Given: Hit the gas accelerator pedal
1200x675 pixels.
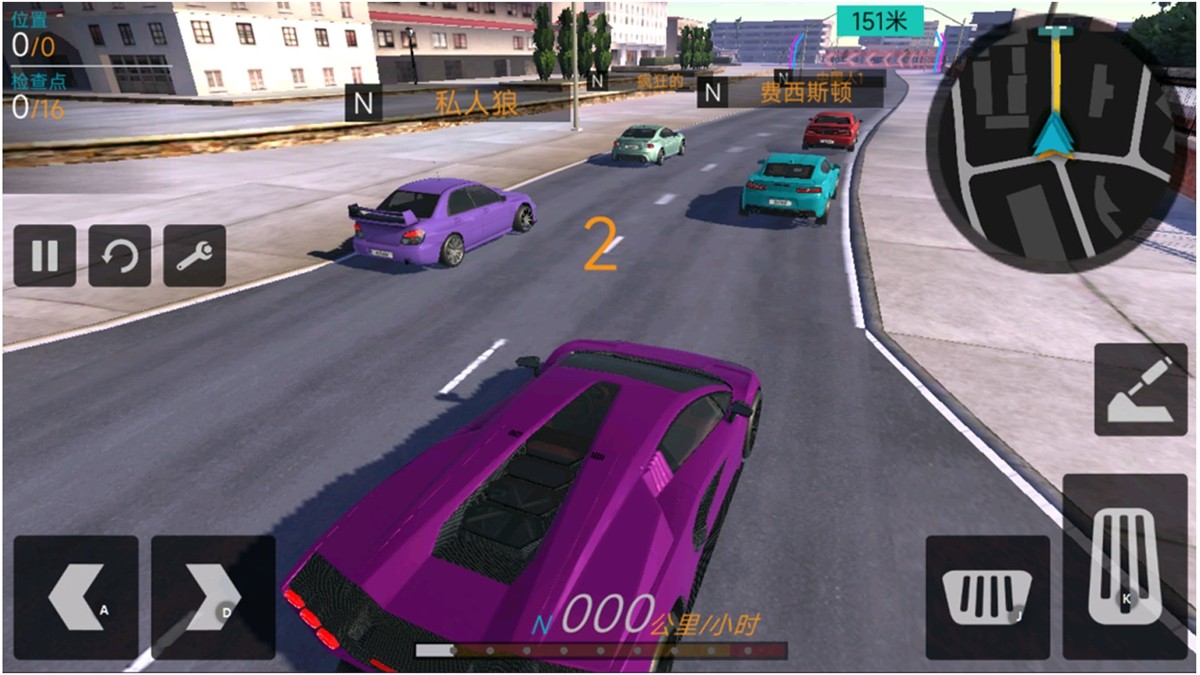Looking at the screenshot, I should pyautogui.click(x=1124, y=566).
